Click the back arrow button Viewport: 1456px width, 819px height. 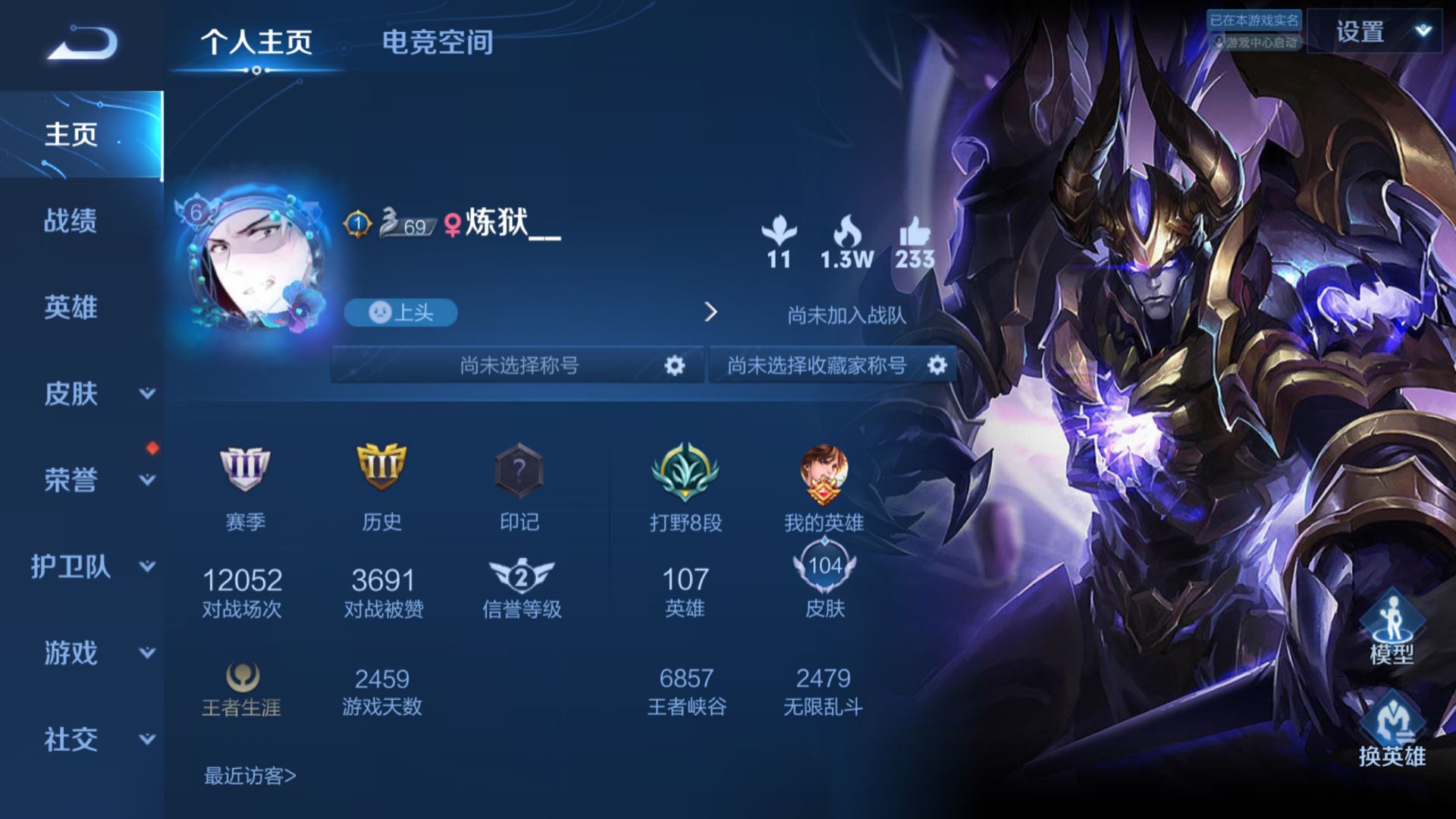(82, 42)
